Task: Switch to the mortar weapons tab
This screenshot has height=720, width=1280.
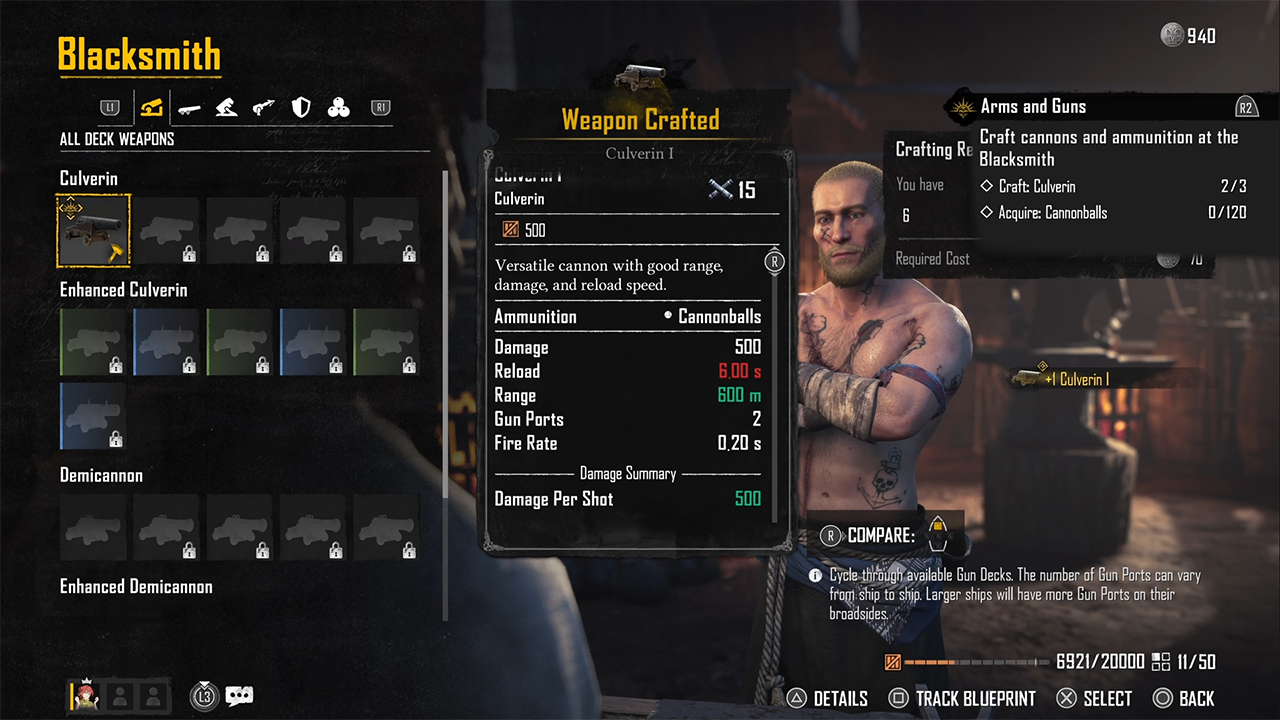Action: point(226,107)
